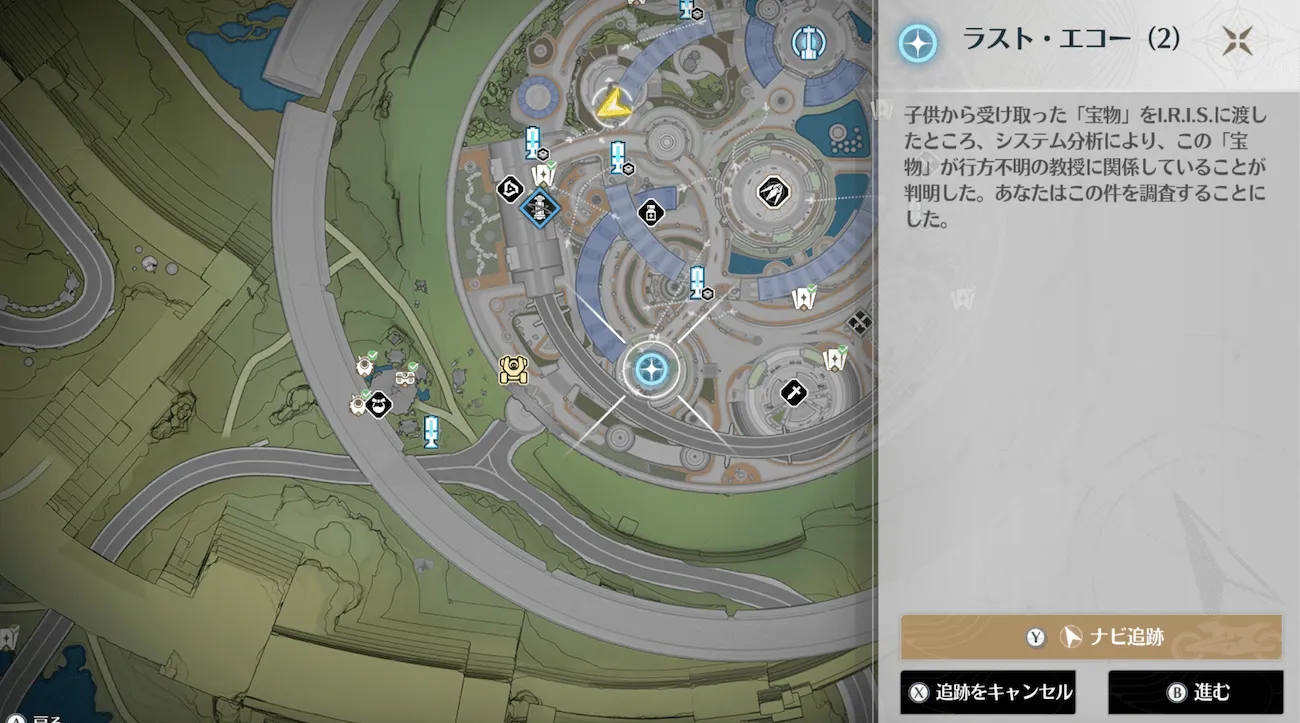Select the blue diamond-framed map marker
The width and height of the screenshot is (1300, 723).
539,208
